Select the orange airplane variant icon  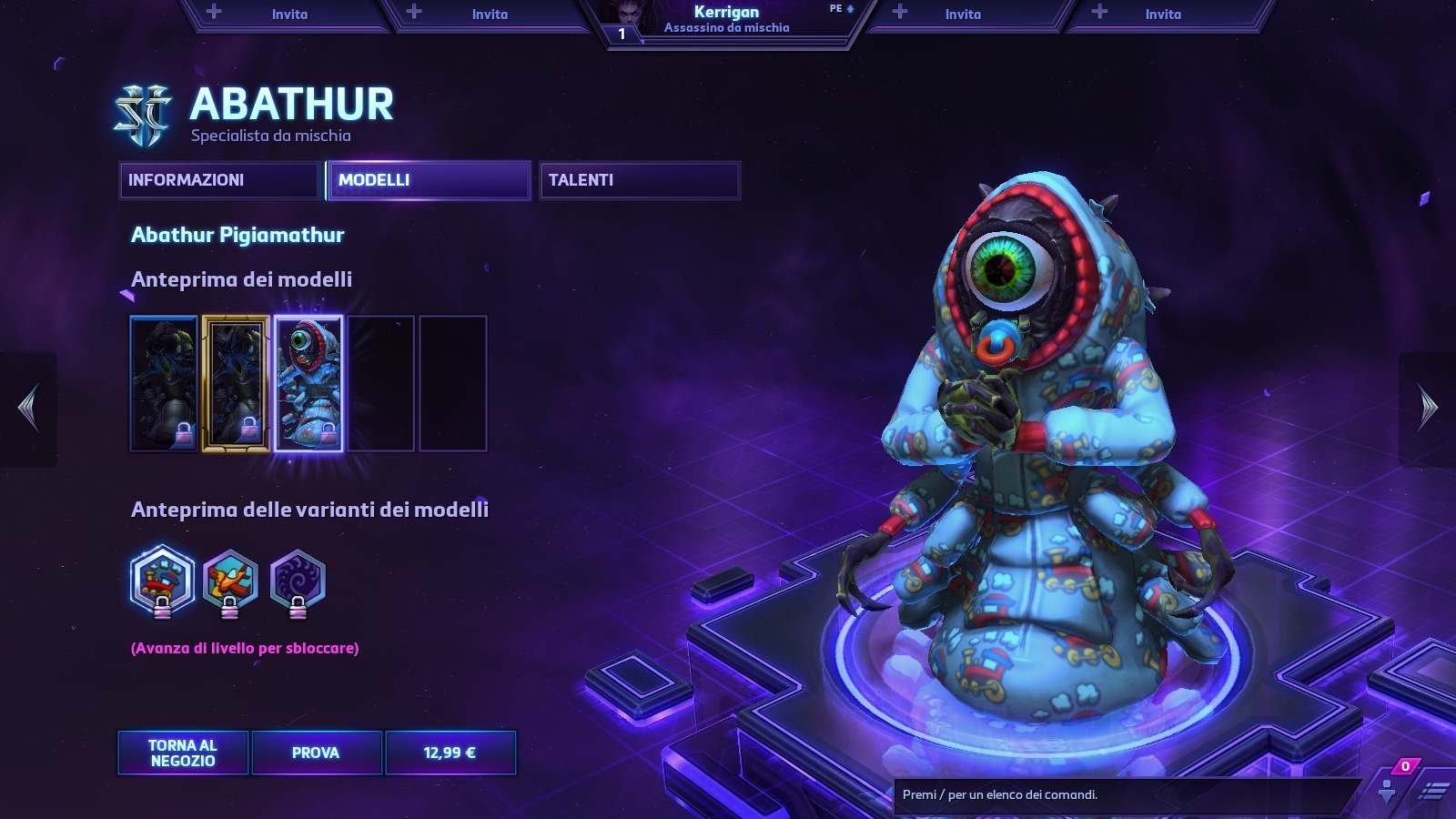click(x=230, y=581)
